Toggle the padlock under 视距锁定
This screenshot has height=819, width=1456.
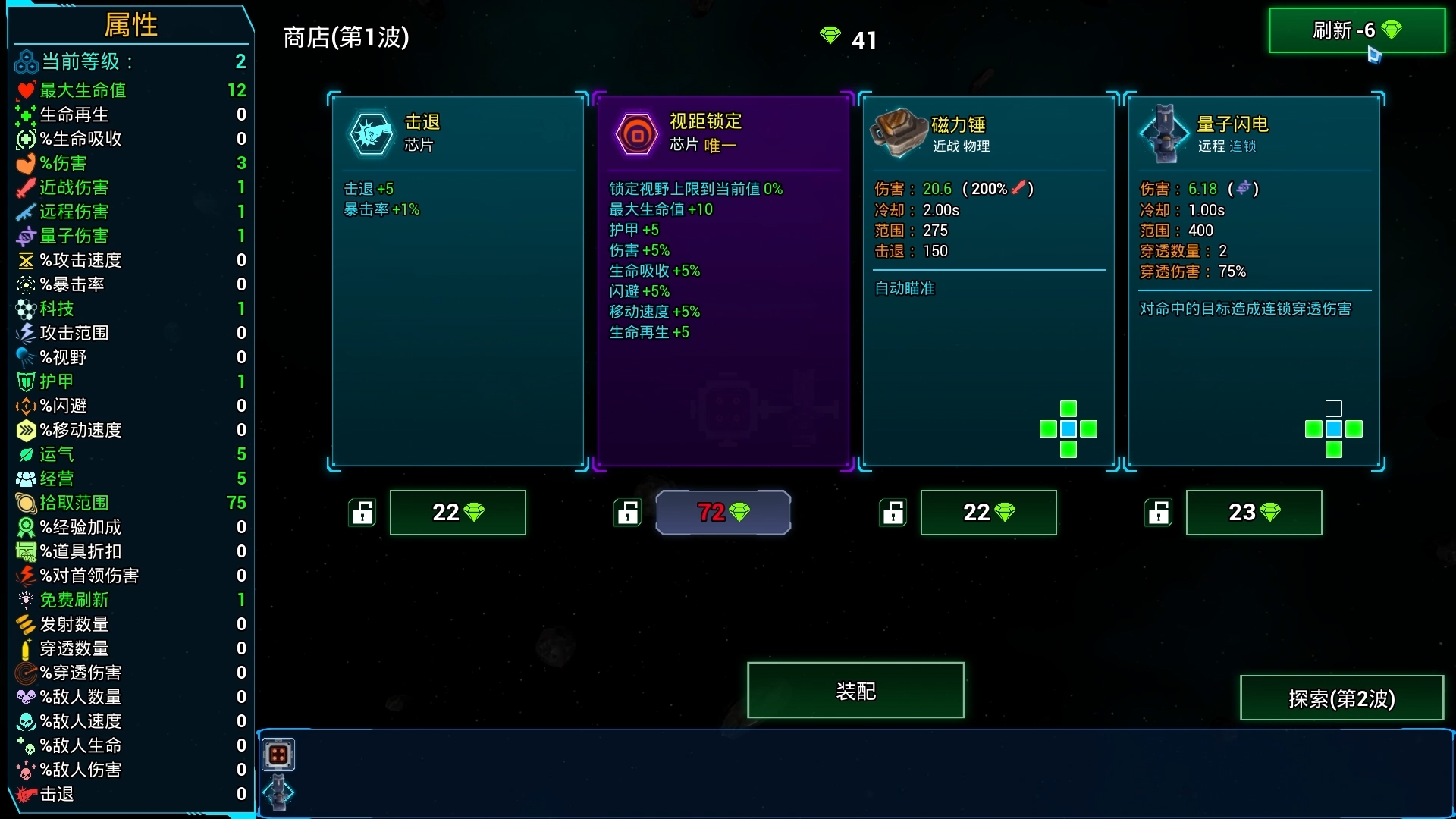[x=627, y=513]
